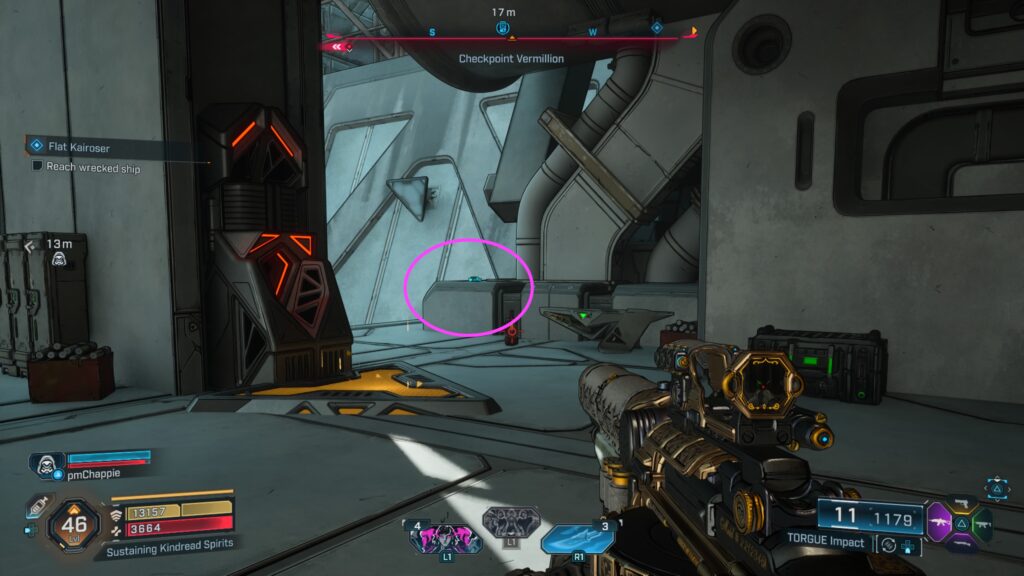Image resolution: width=1024 pixels, height=576 pixels.
Task: Choose the bottom purple weapon slot
Action: [961, 543]
